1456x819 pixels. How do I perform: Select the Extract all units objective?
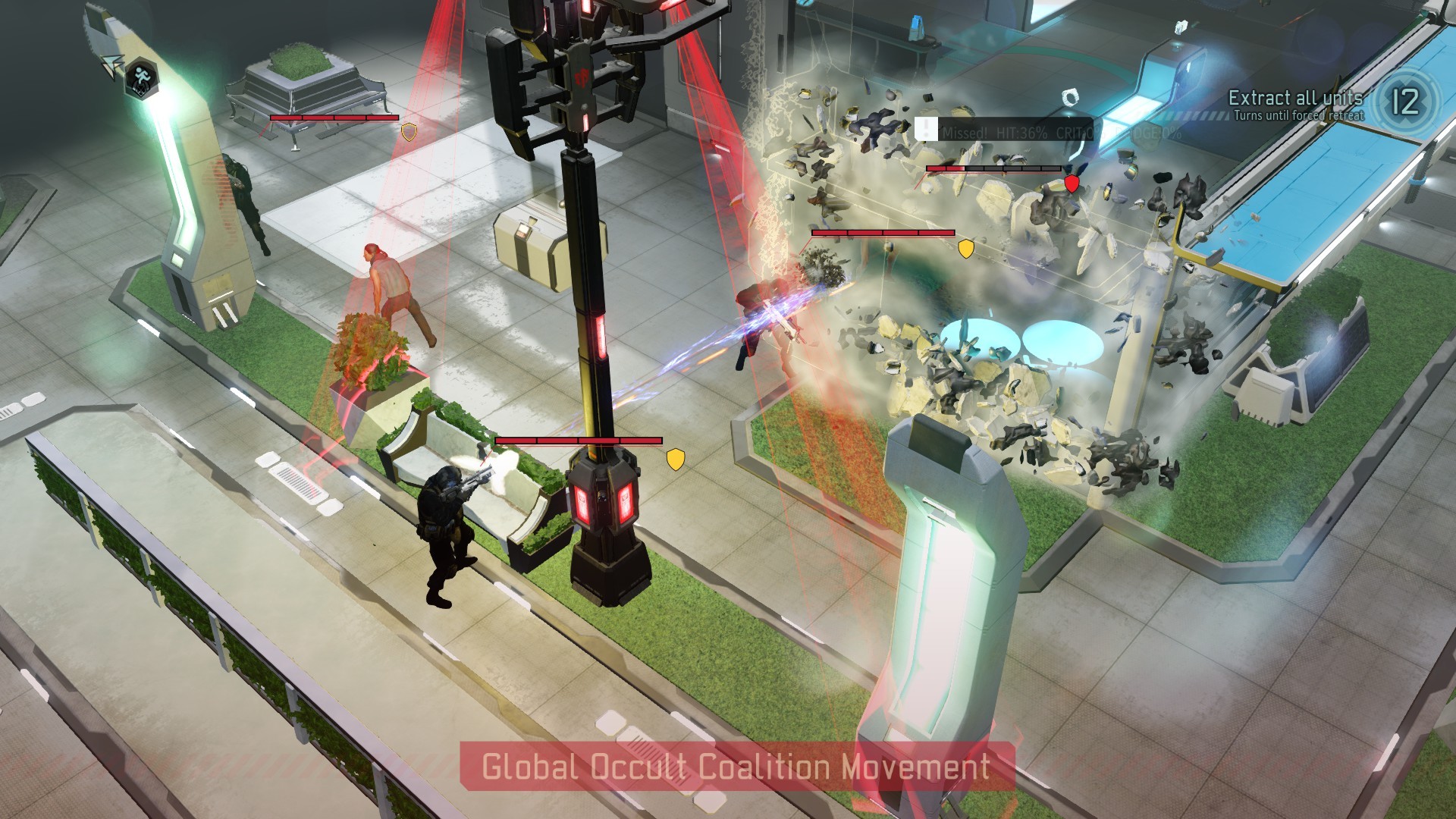(1295, 98)
